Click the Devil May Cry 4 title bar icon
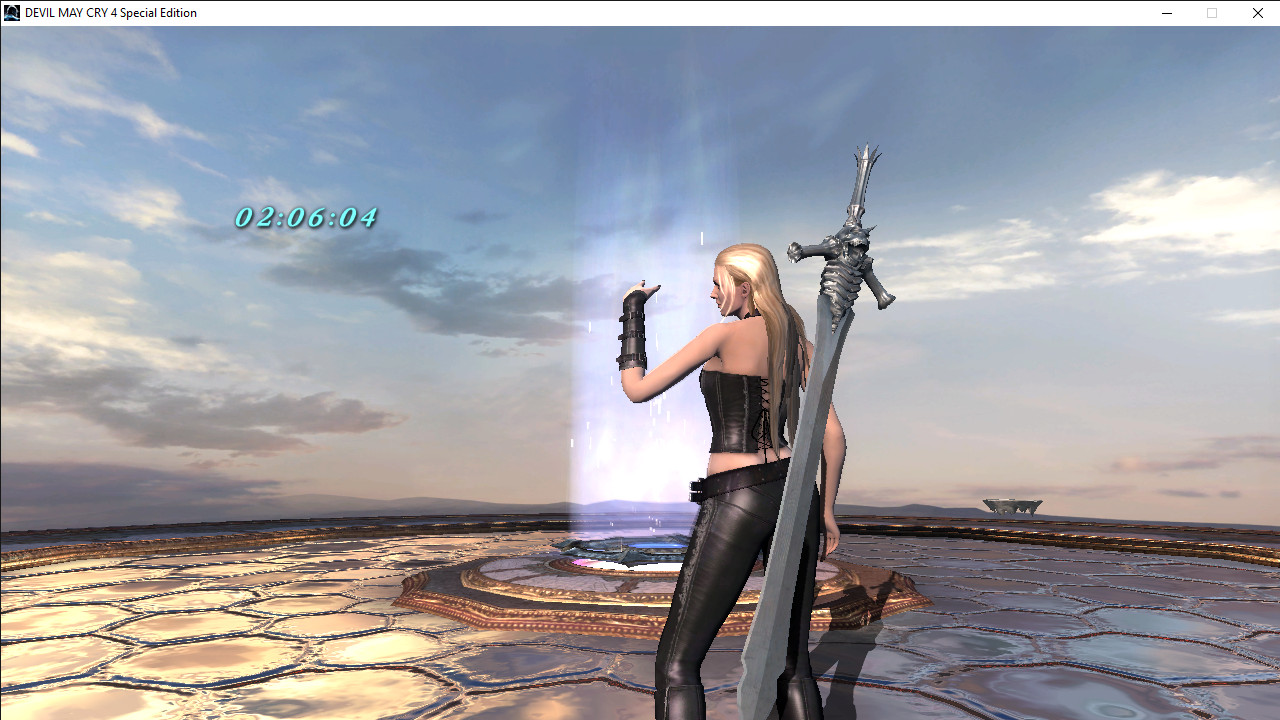This screenshot has width=1280, height=720. [x=10, y=12]
